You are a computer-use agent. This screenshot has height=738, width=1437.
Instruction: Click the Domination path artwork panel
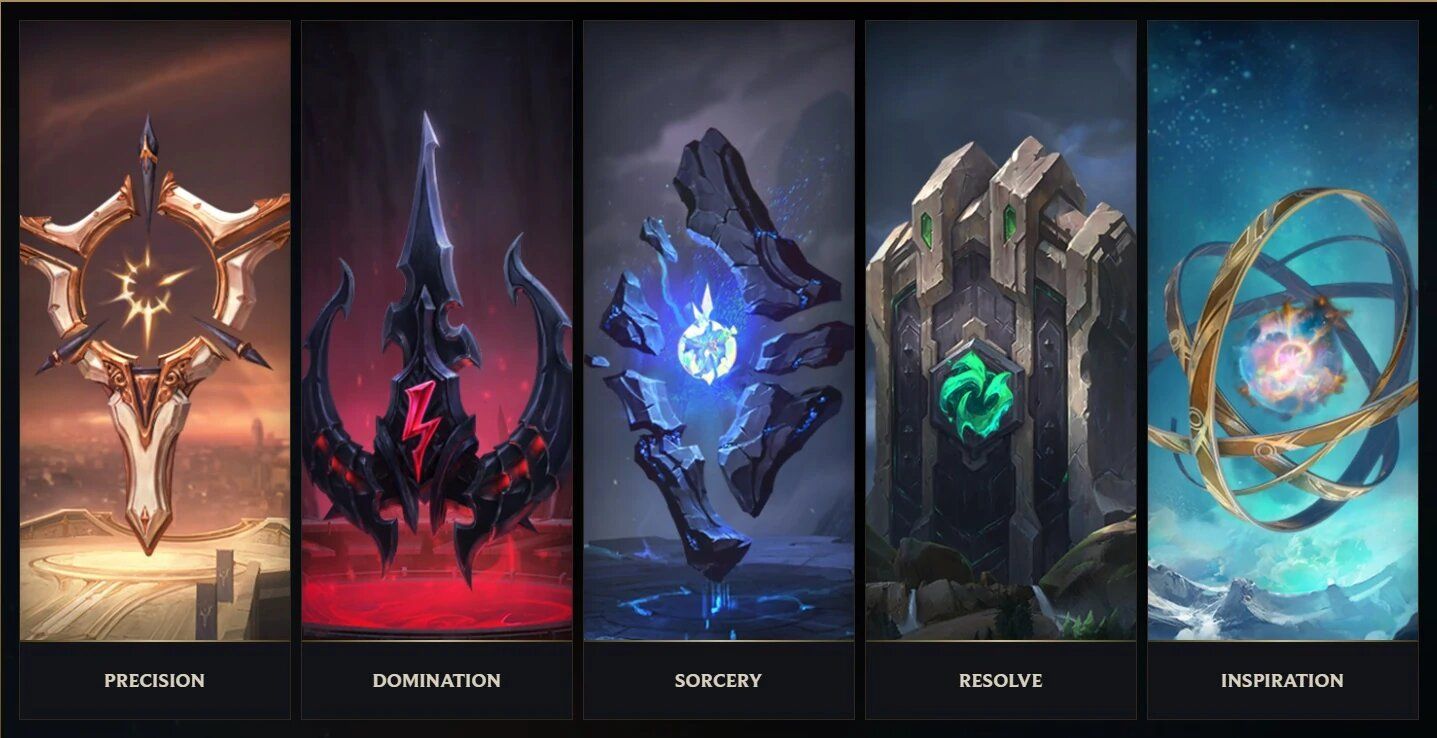[437, 330]
